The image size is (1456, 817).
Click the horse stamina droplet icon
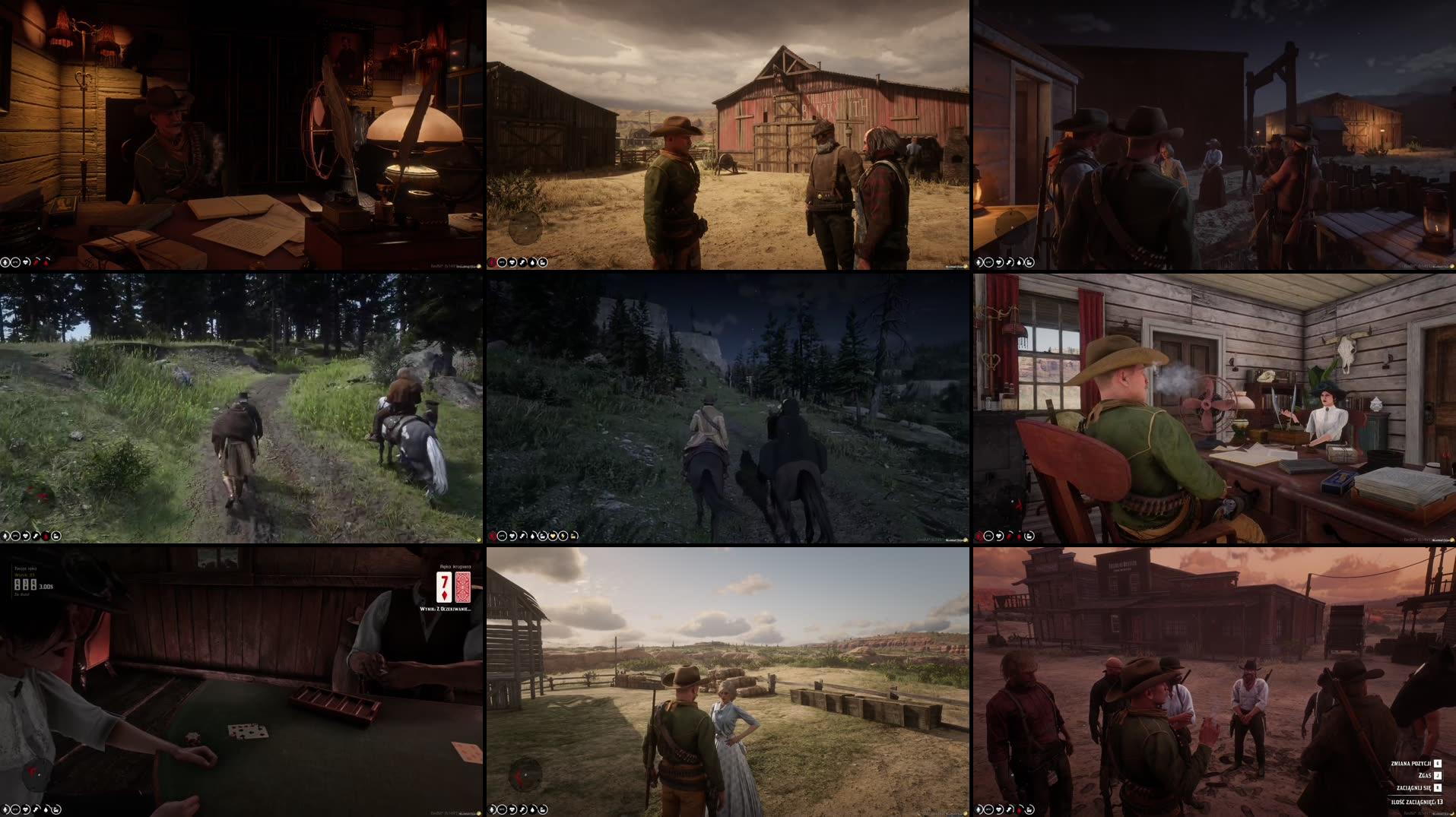coord(532,536)
